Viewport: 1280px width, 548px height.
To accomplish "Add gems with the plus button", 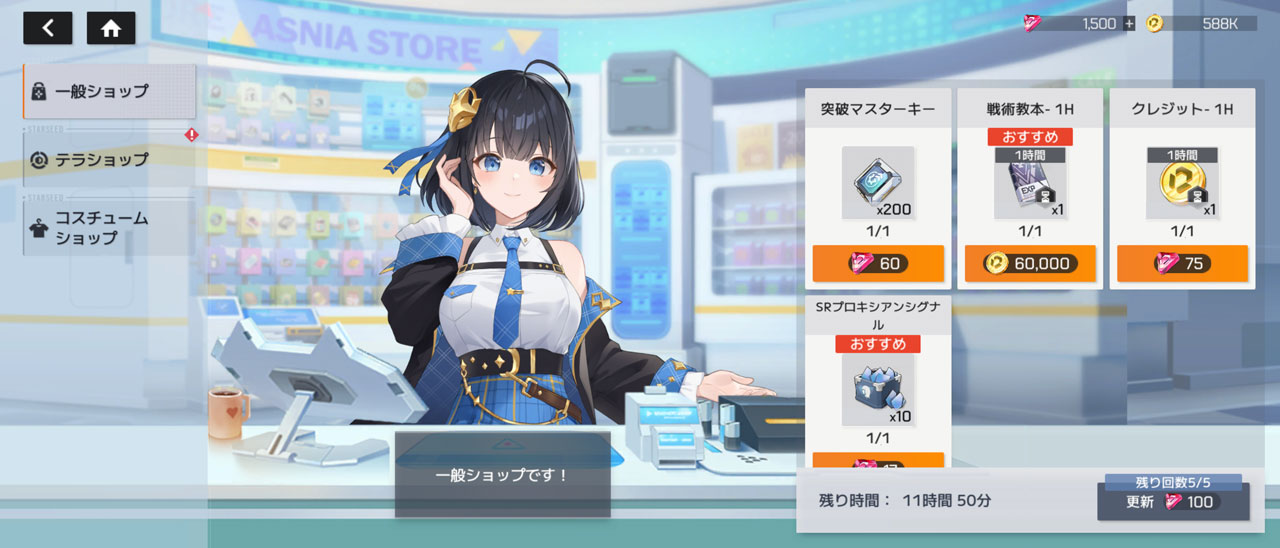I will tap(1130, 24).
